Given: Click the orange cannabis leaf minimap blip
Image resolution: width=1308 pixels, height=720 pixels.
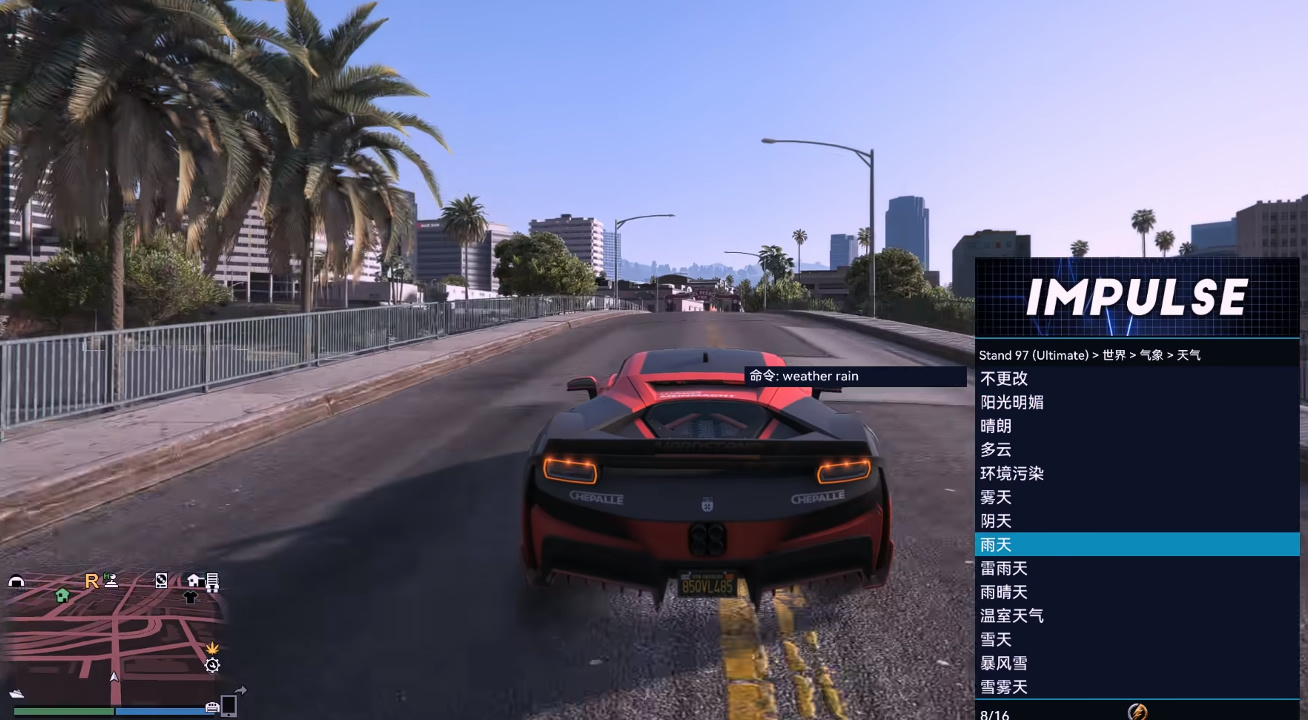Looking at the screenshot, I should coord(212,649).
